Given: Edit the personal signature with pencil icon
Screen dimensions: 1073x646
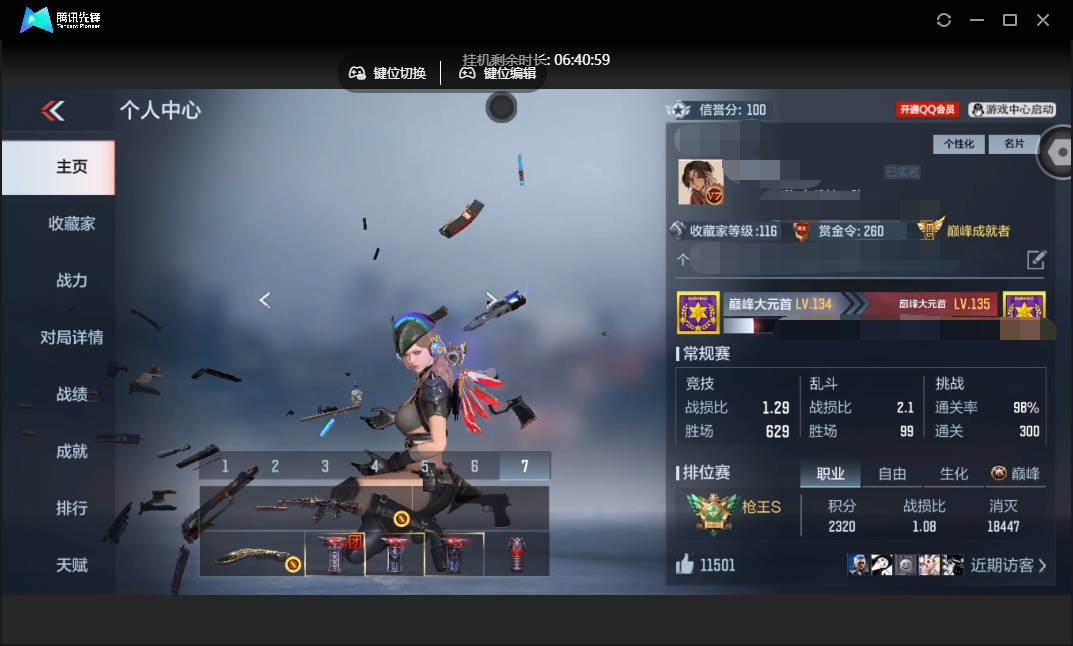Looking at the screenshot, I should coord(1036,260).
